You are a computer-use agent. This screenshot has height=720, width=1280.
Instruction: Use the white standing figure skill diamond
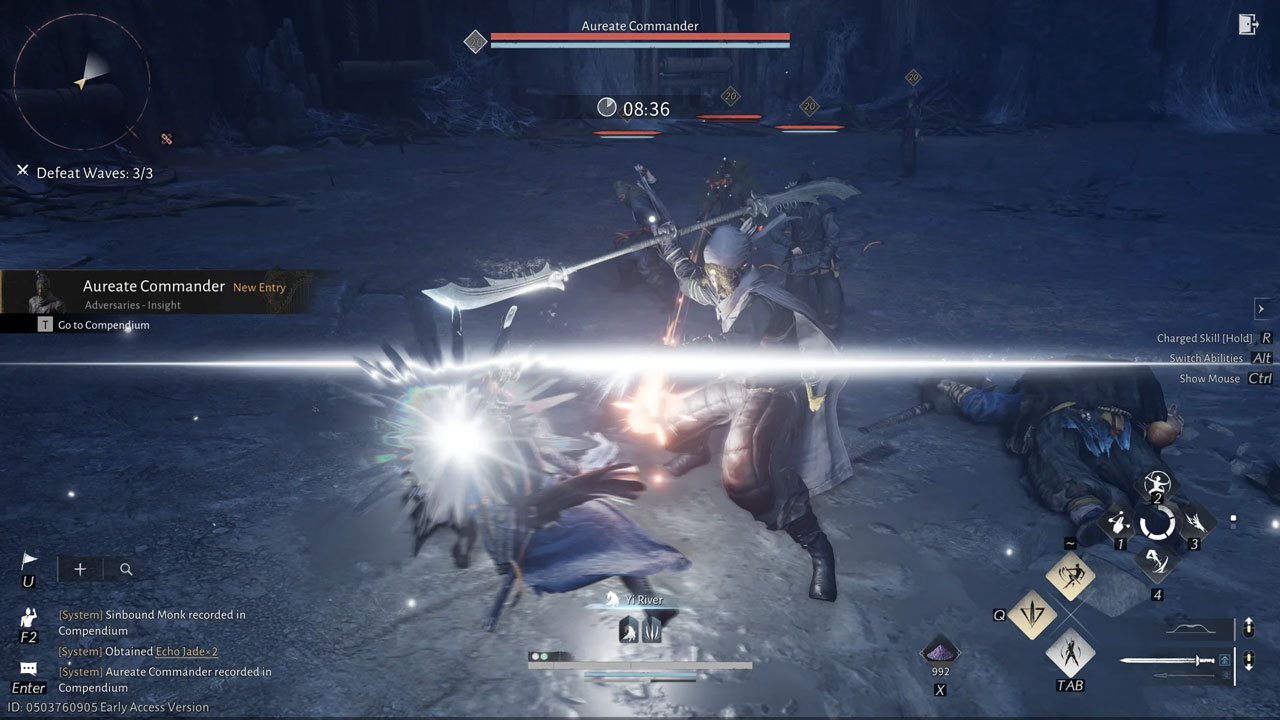1070,653
